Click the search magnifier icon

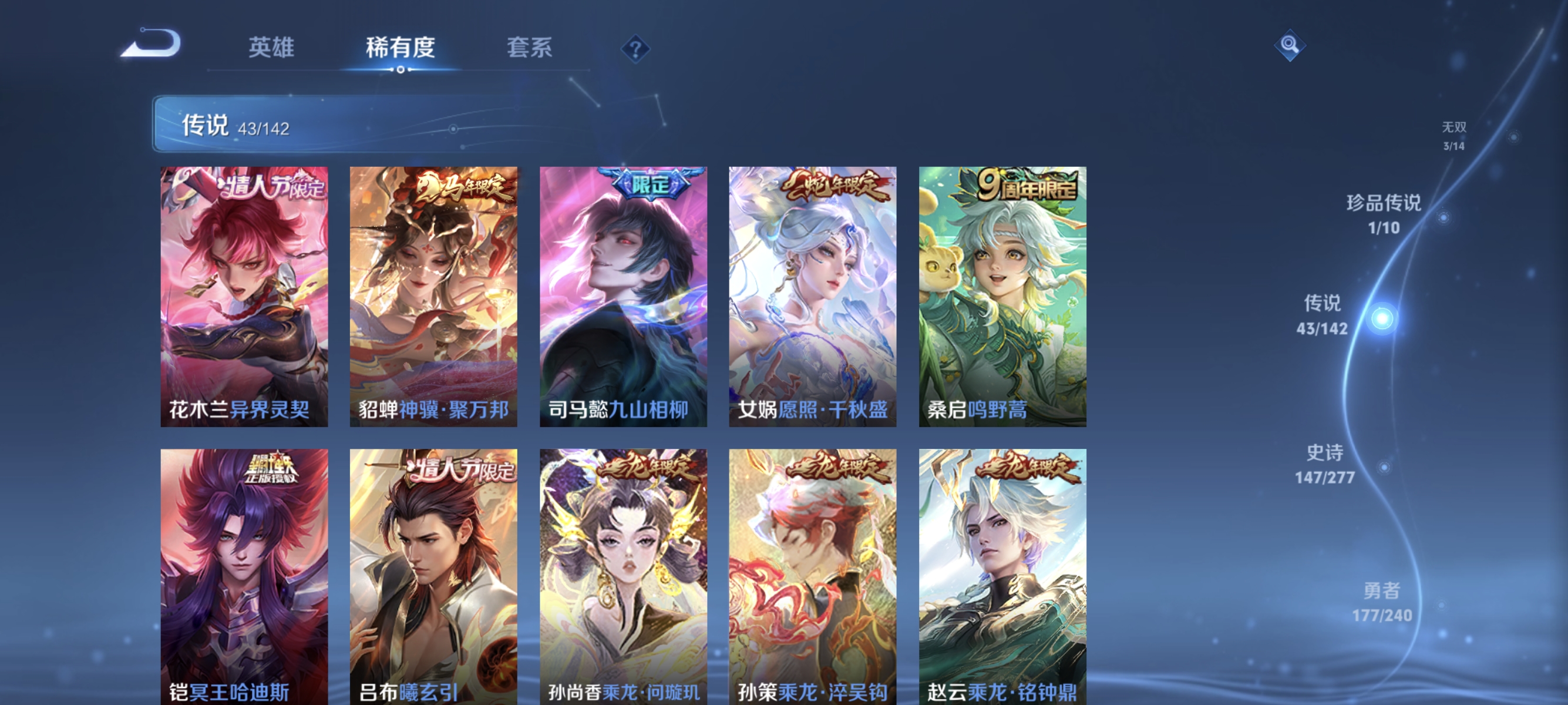point(1290,45)
